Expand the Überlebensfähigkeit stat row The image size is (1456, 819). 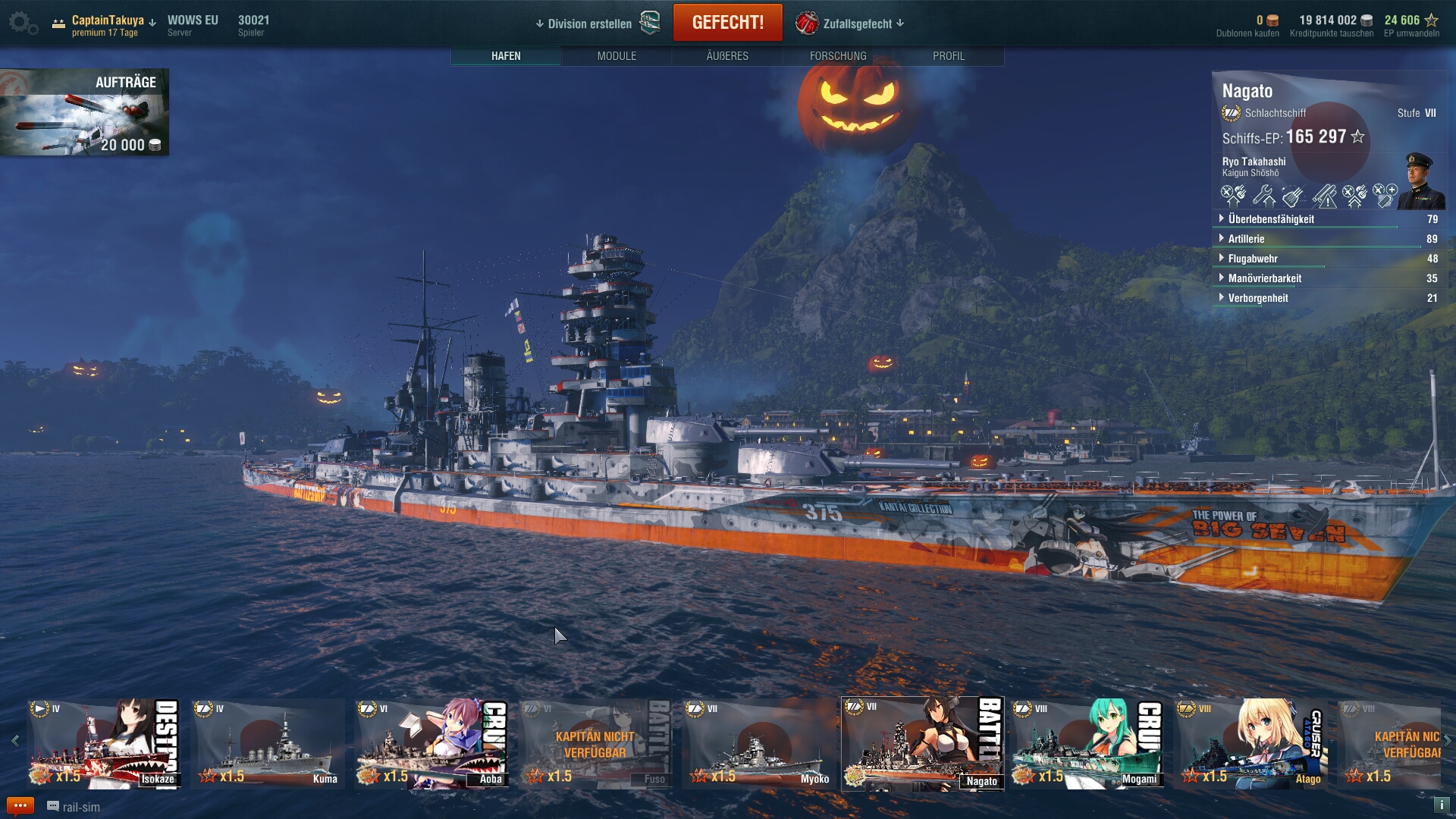(x=1271, y=219)
